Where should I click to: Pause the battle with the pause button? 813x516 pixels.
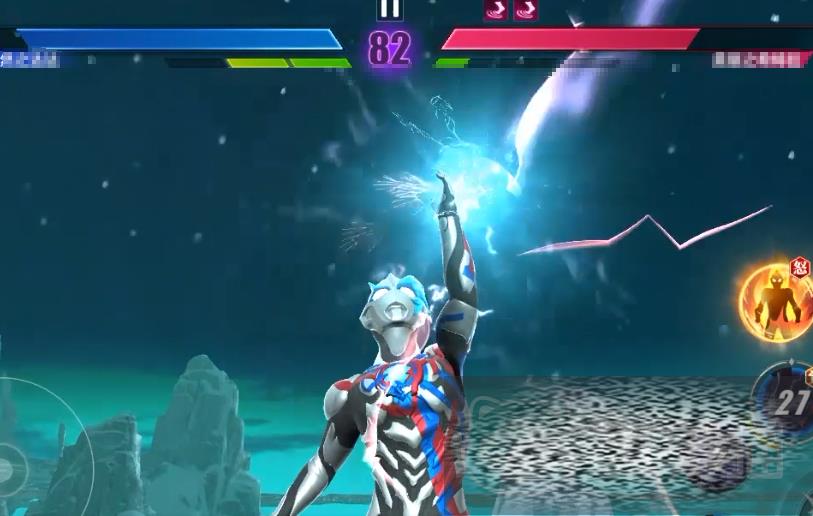pyautogui.click(x=390, y=9)
